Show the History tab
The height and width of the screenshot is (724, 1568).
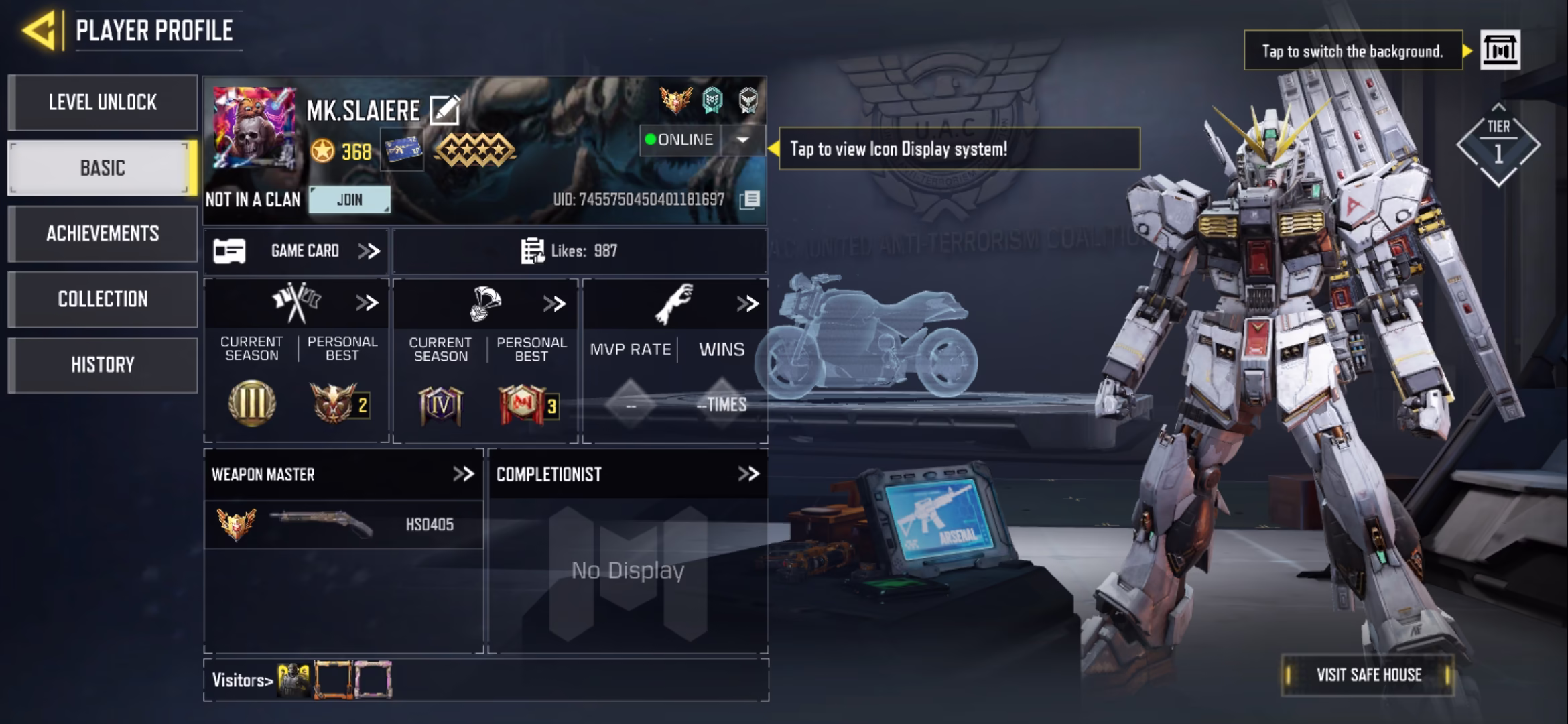coord(103,365)
